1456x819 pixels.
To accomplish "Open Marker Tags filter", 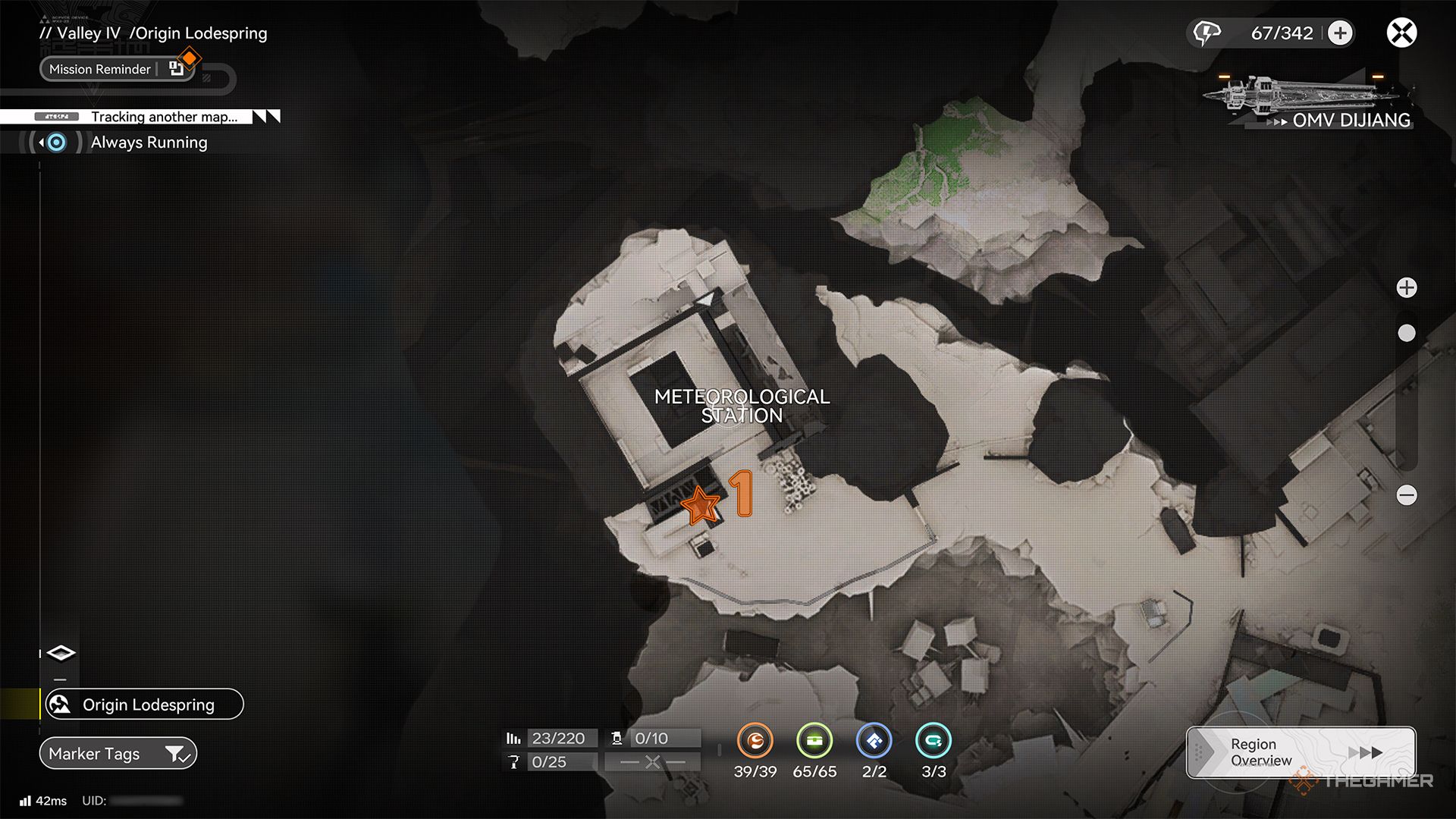I will click(118, 754).
